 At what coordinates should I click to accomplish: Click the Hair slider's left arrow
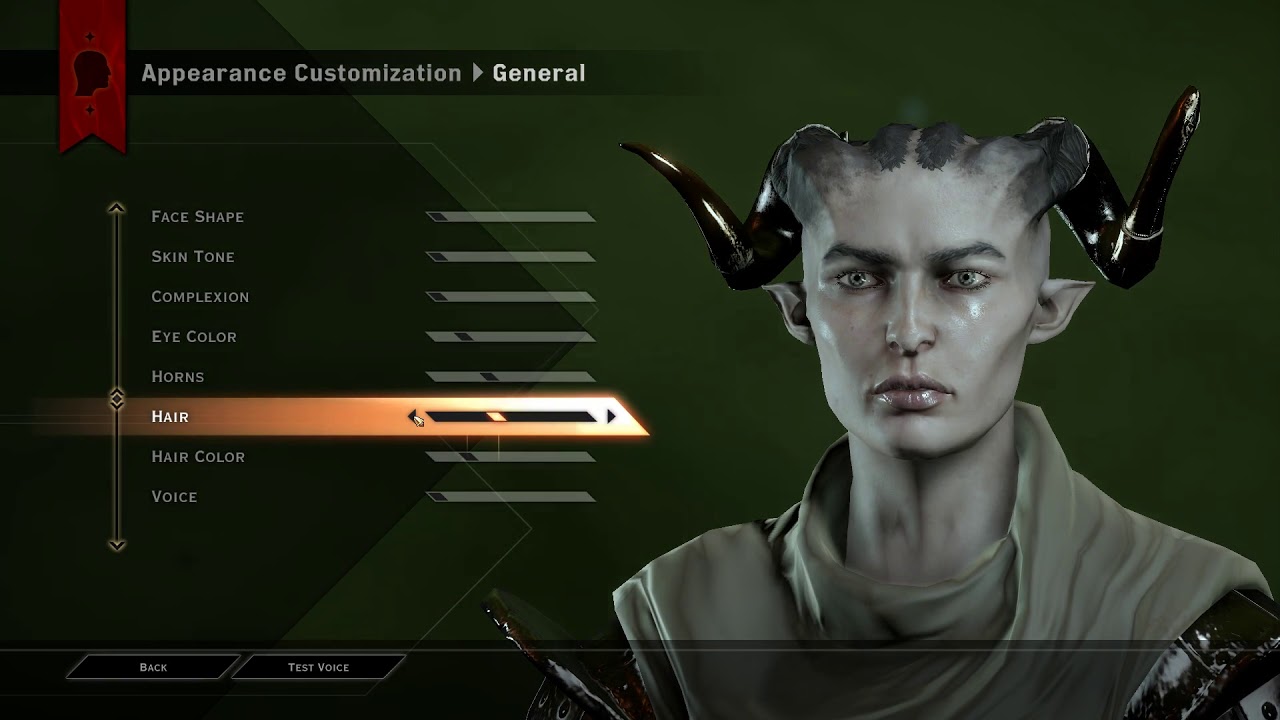pos(412,416)
